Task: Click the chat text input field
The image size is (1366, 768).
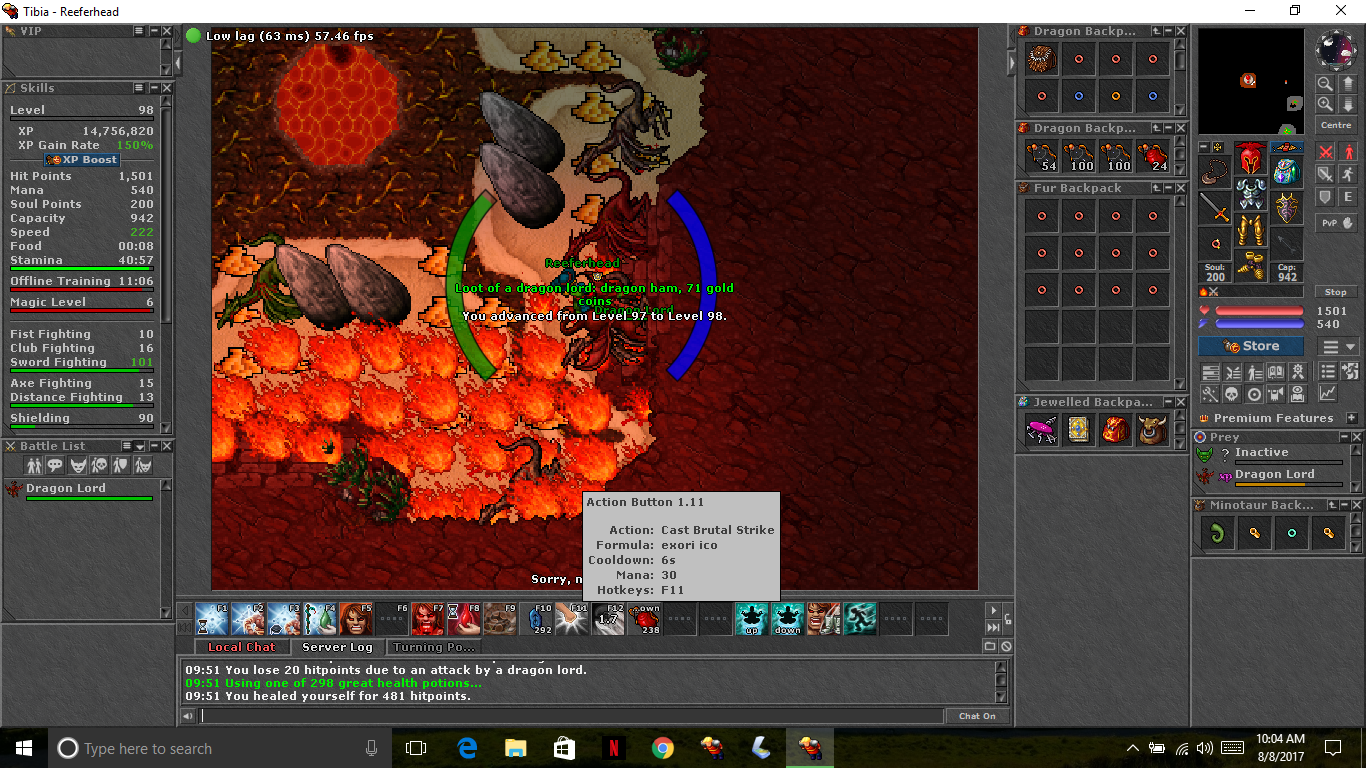Action: click(571, 716)
